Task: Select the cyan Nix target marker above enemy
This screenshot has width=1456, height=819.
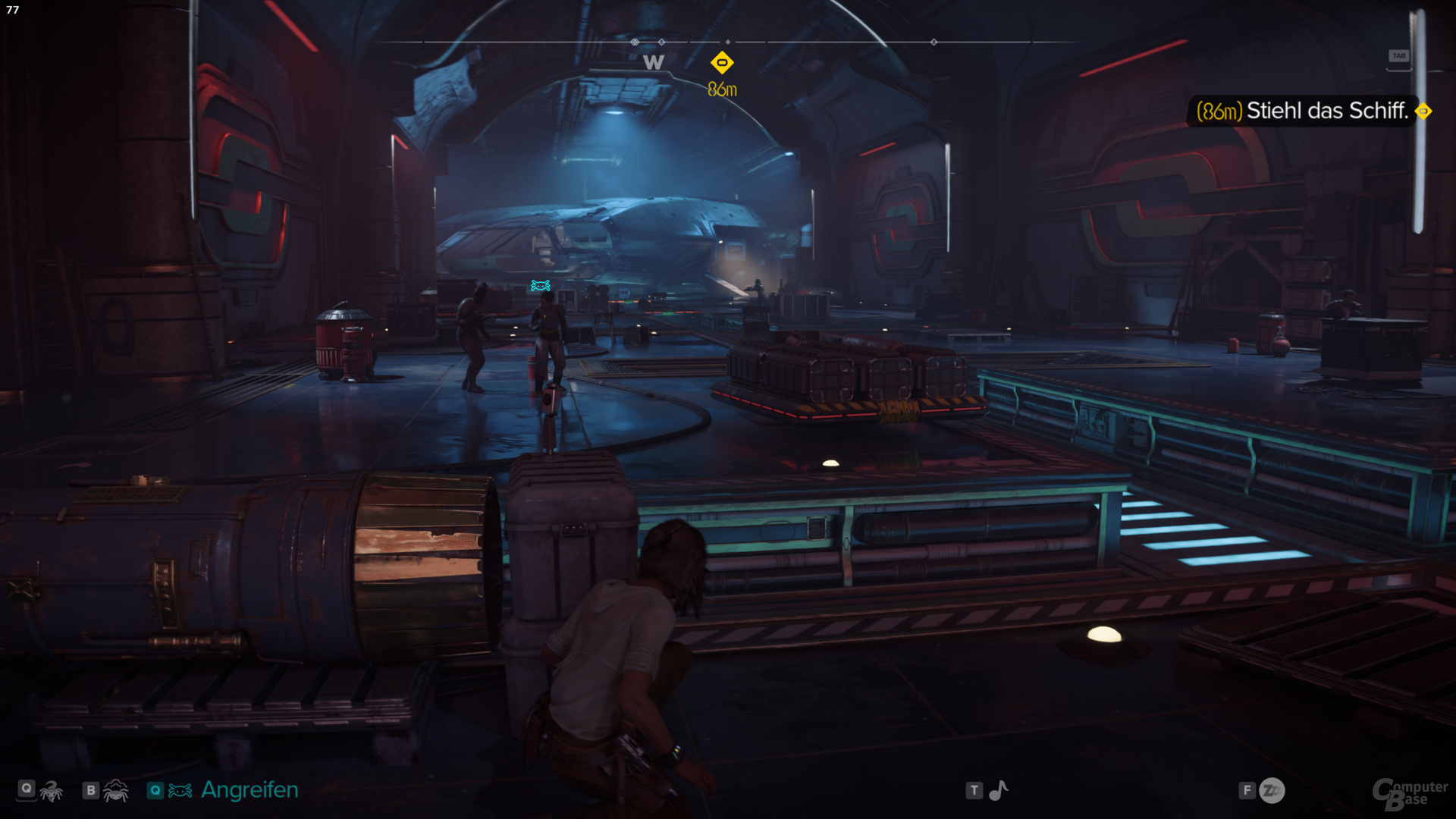Action: point(541,285)
